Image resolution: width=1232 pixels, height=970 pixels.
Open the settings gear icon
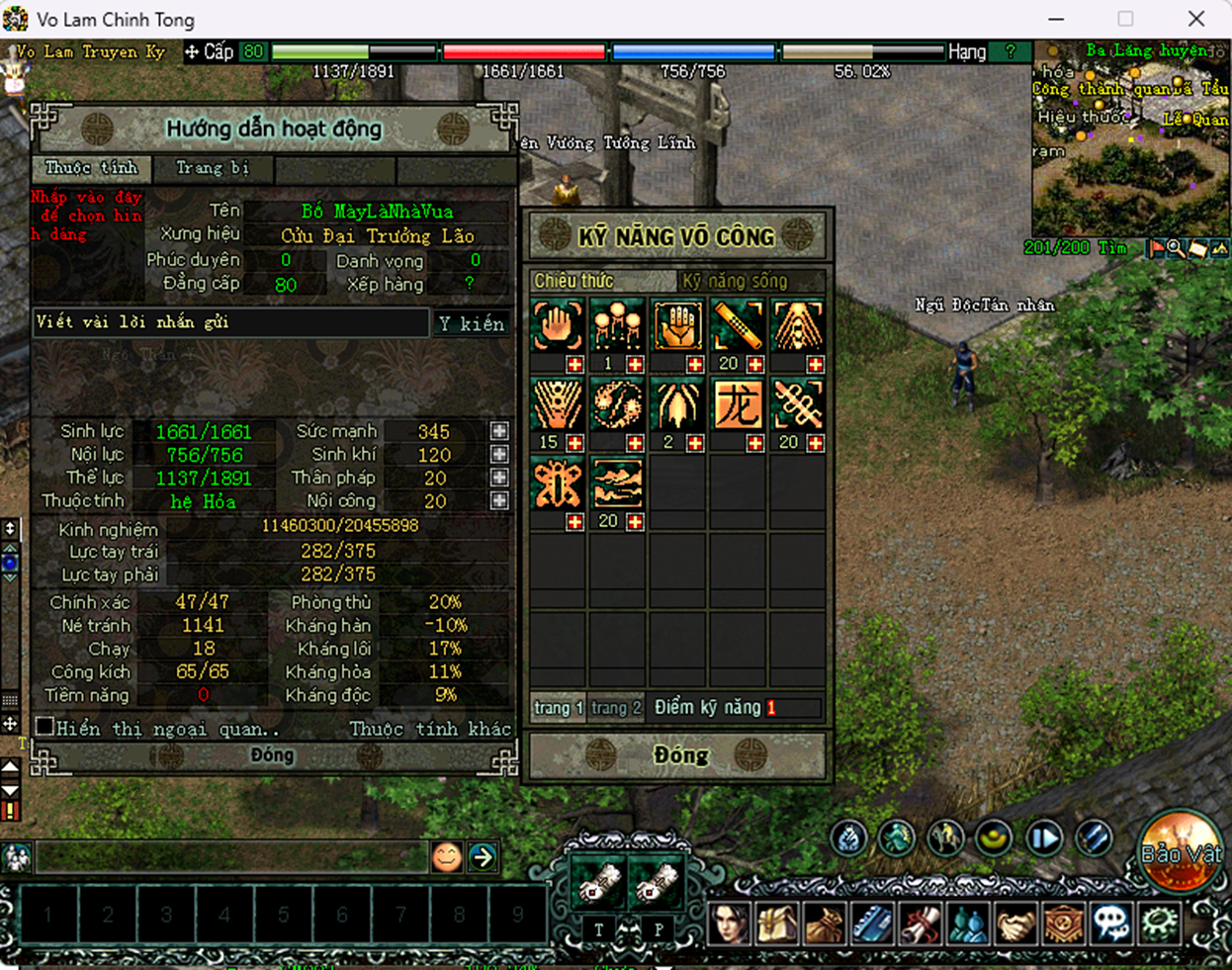pyautogui.click(x=1158, y=924)
